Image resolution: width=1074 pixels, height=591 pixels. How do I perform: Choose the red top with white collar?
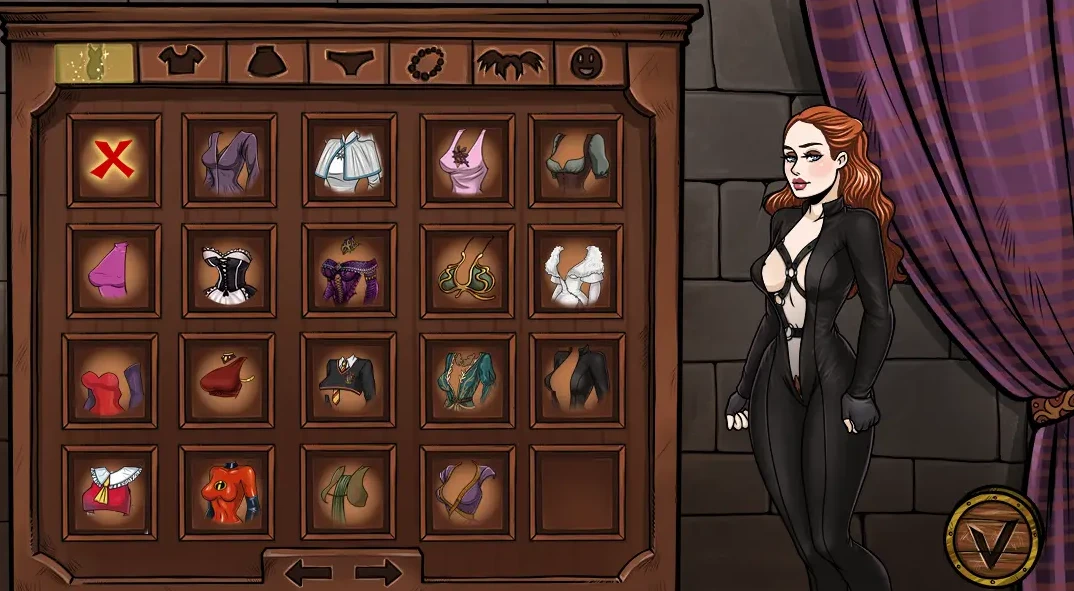(x=110, y=492)
